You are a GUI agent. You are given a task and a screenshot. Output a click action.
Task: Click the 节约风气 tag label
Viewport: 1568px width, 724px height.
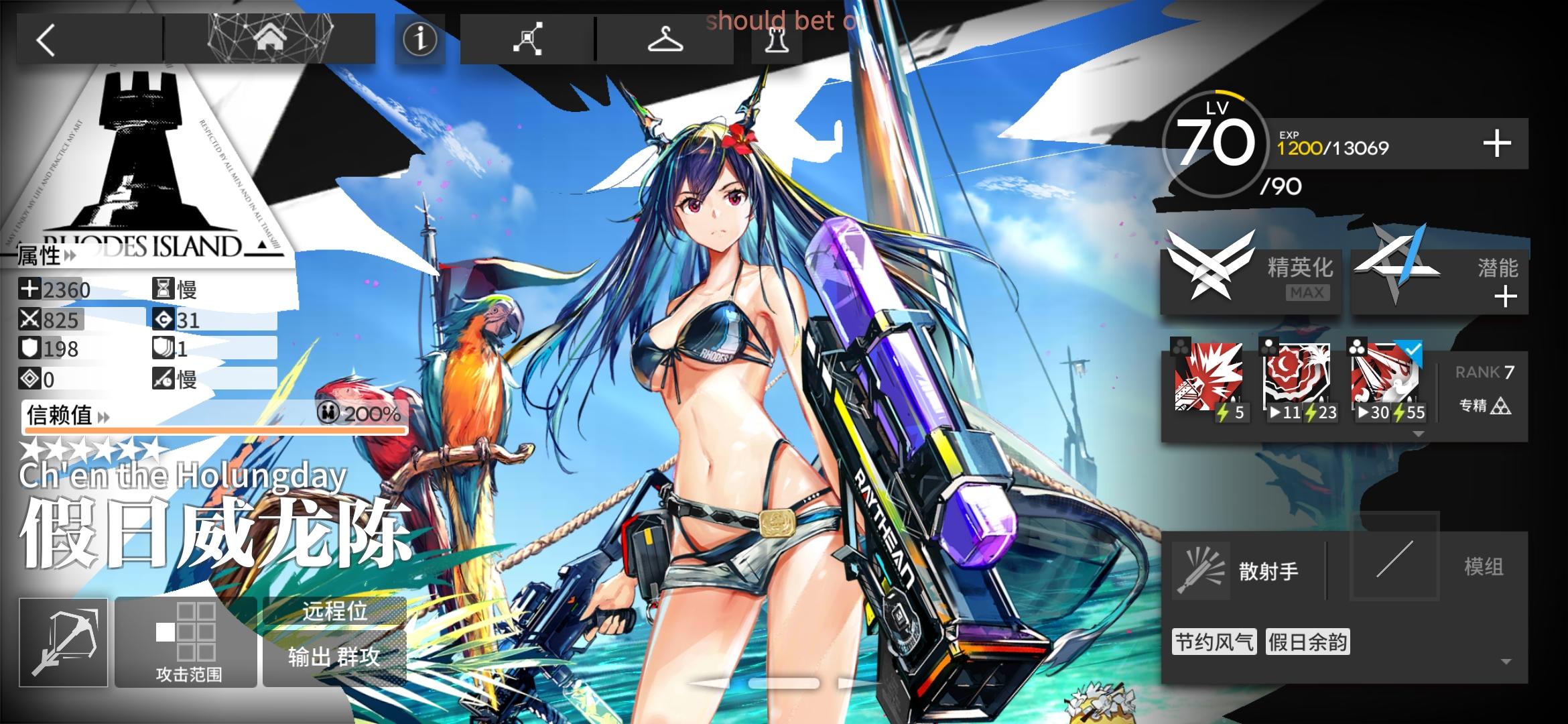[x=1213, y=642]
